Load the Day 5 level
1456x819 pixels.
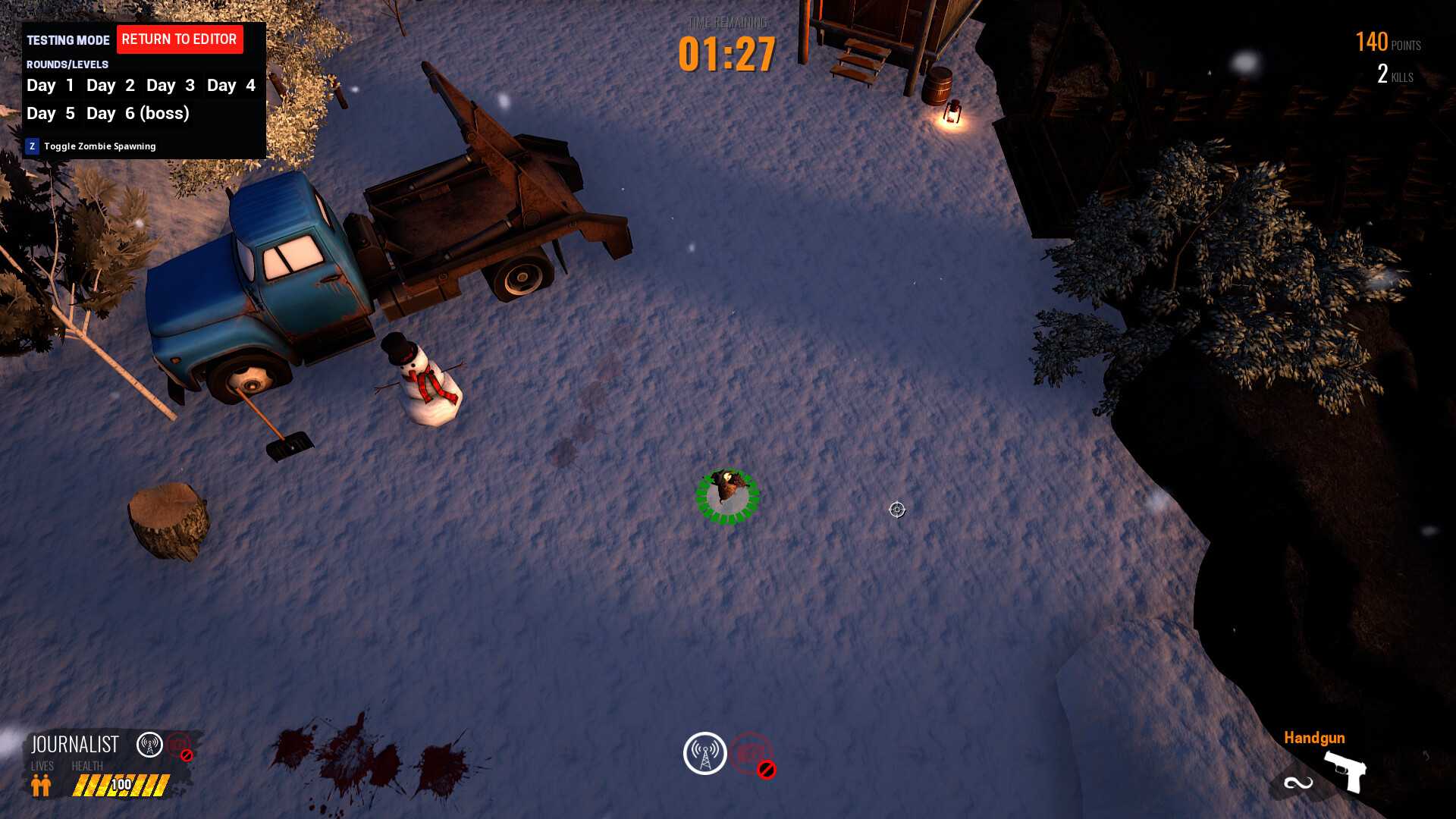coord(50,114)
